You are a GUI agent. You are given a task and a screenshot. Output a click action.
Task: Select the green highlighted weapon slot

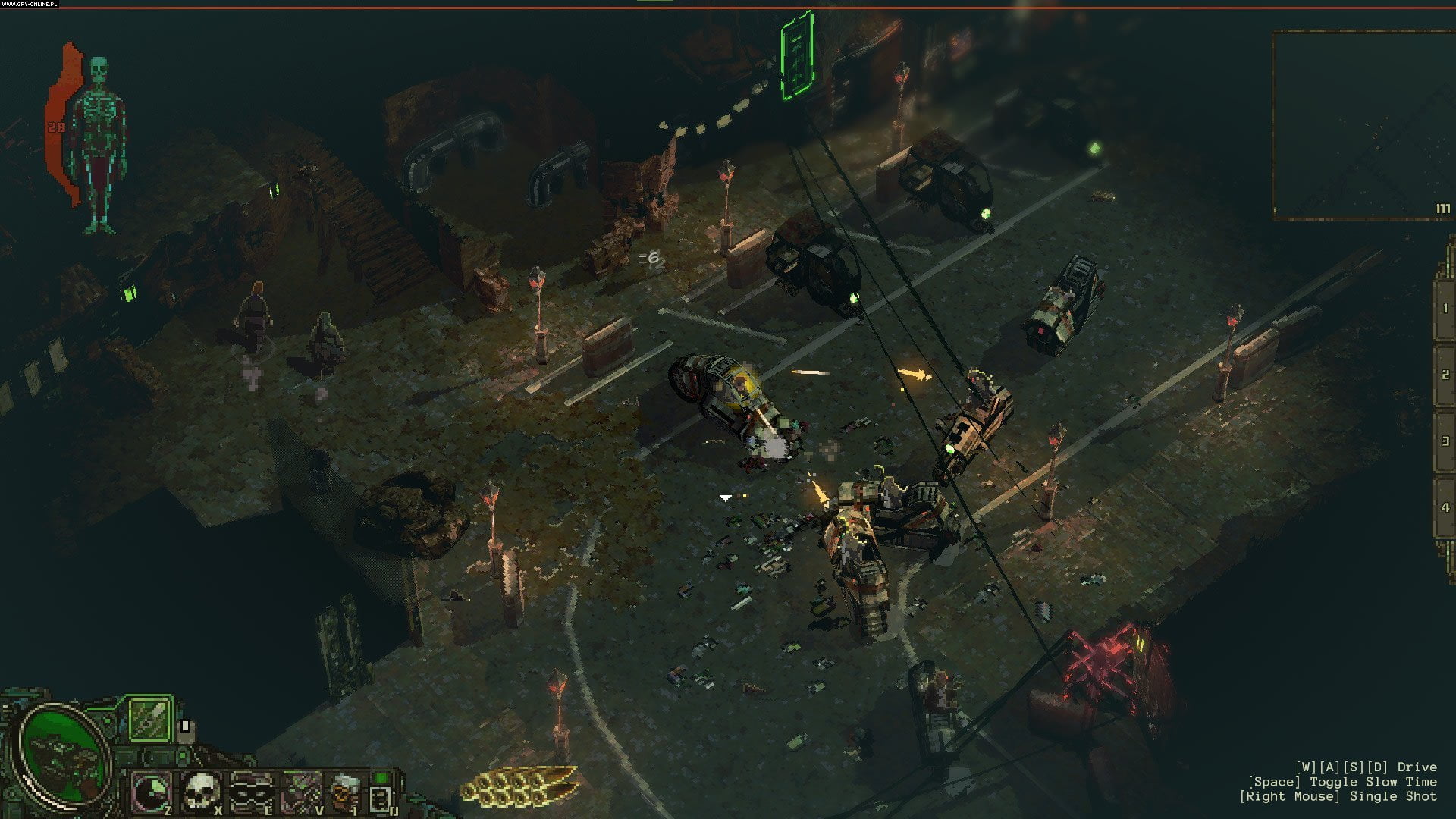coord(149,718)
